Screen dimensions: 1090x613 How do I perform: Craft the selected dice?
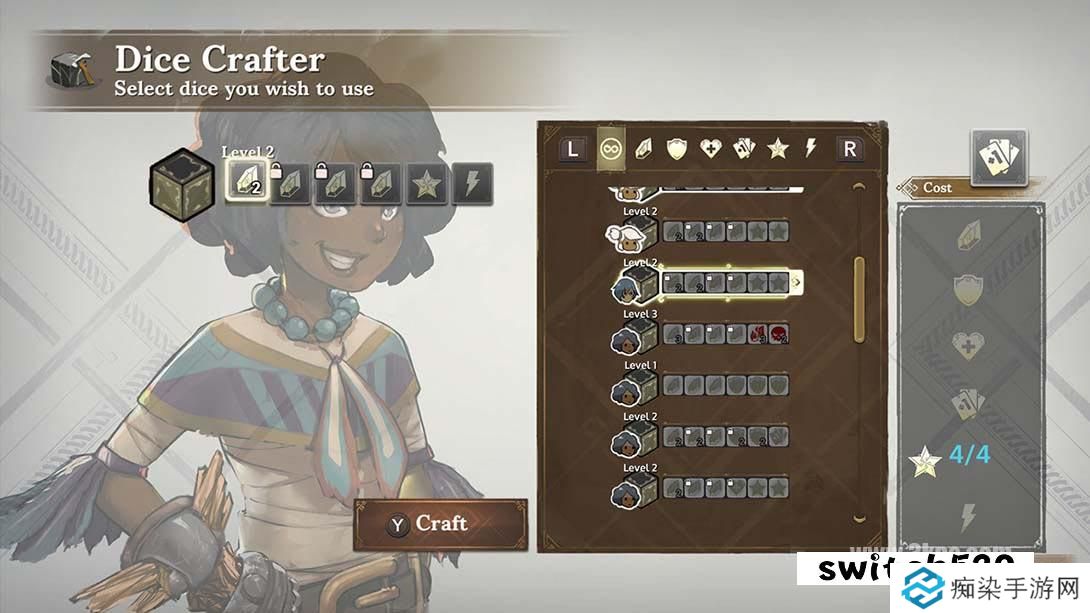[440, 524]
